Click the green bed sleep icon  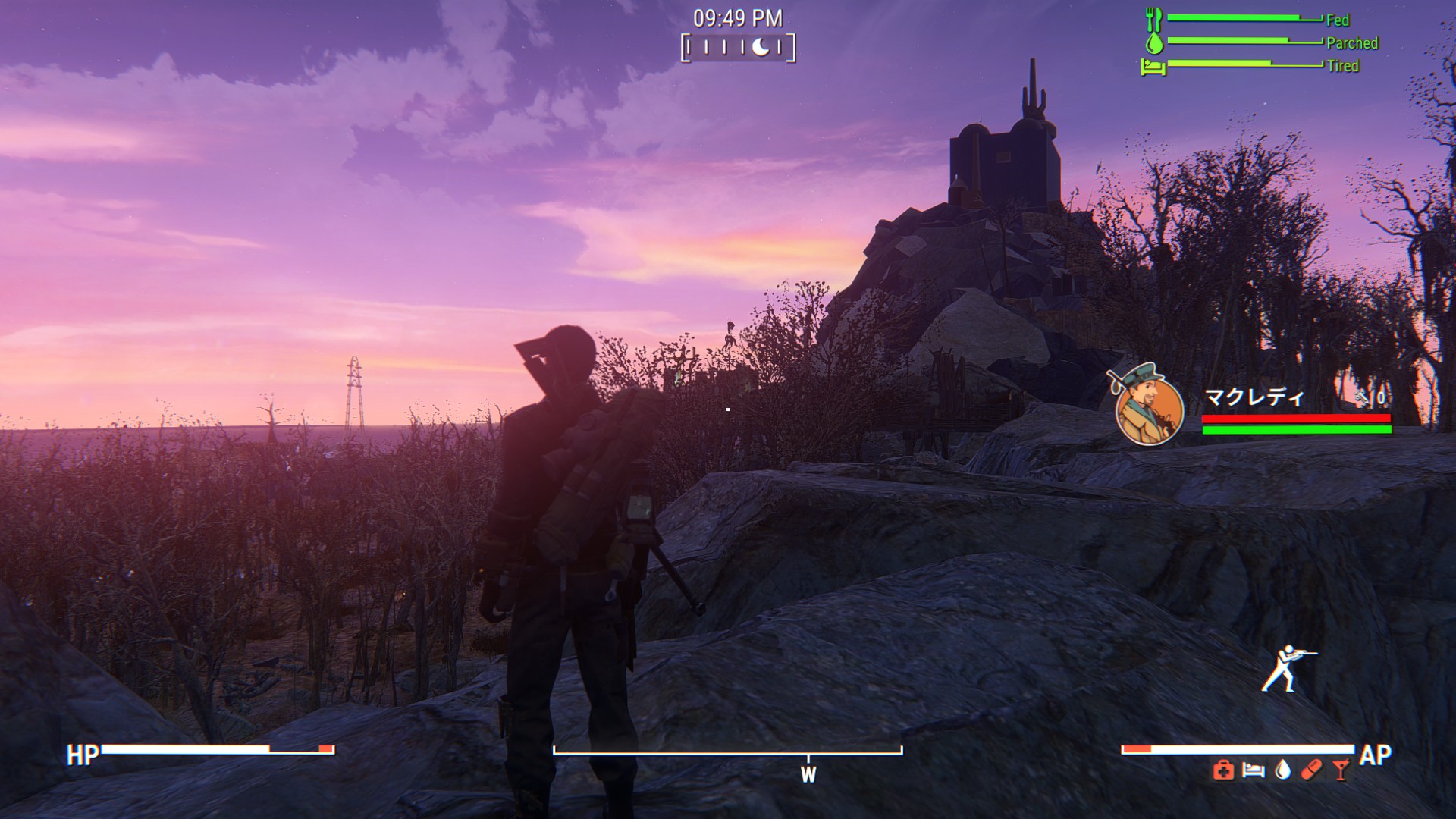point(1153,67)
